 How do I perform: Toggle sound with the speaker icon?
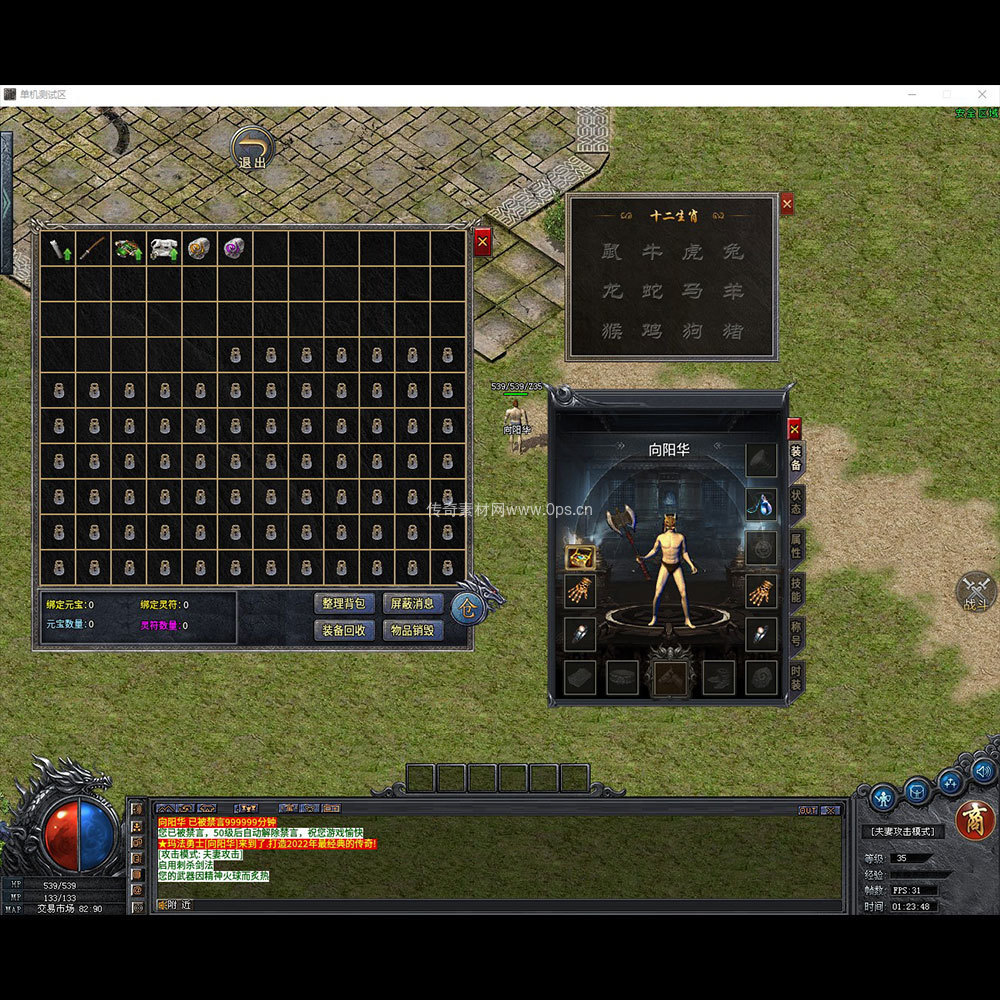(x=982, y=770)
